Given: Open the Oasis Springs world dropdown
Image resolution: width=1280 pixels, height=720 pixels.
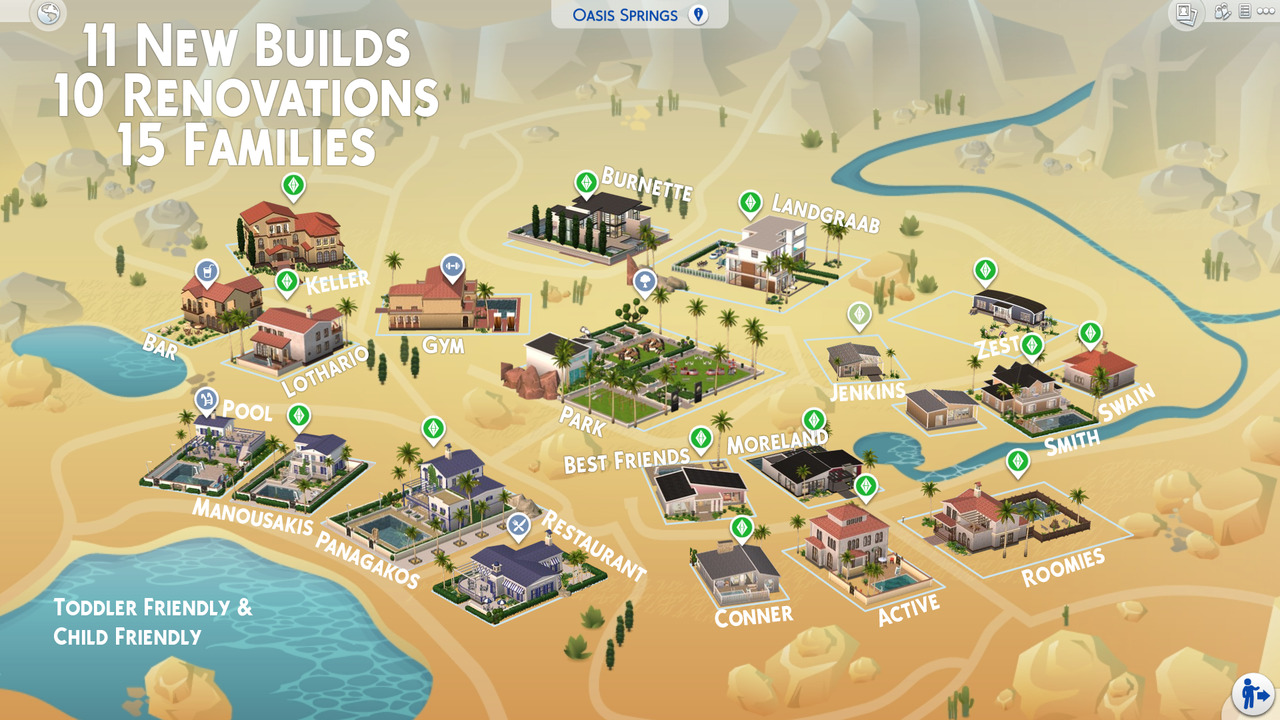Looking at the screenshot, I should pyautogui.click(x=639, y=15).
